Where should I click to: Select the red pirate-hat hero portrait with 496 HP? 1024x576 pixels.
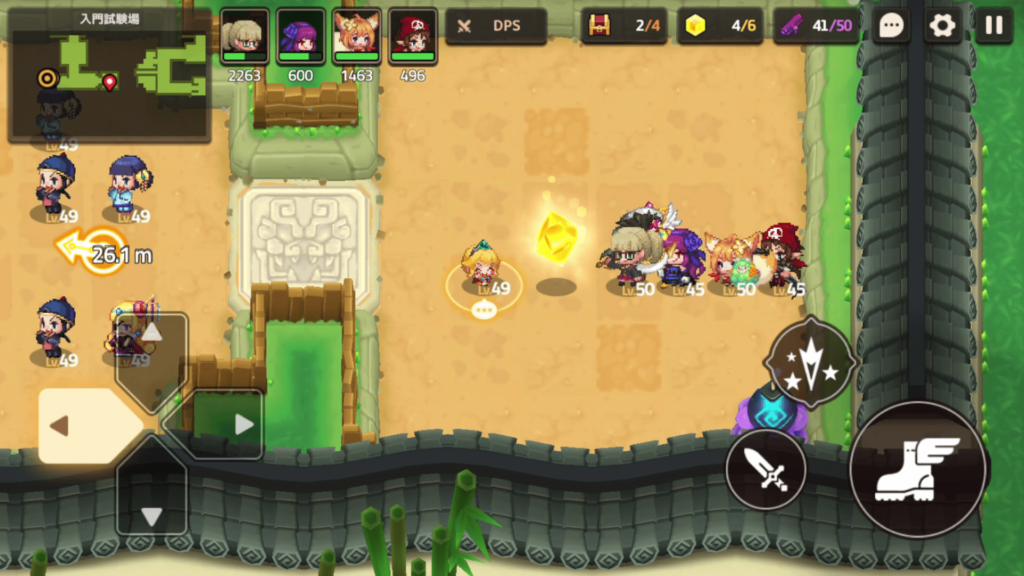click(x=412, y=36)
